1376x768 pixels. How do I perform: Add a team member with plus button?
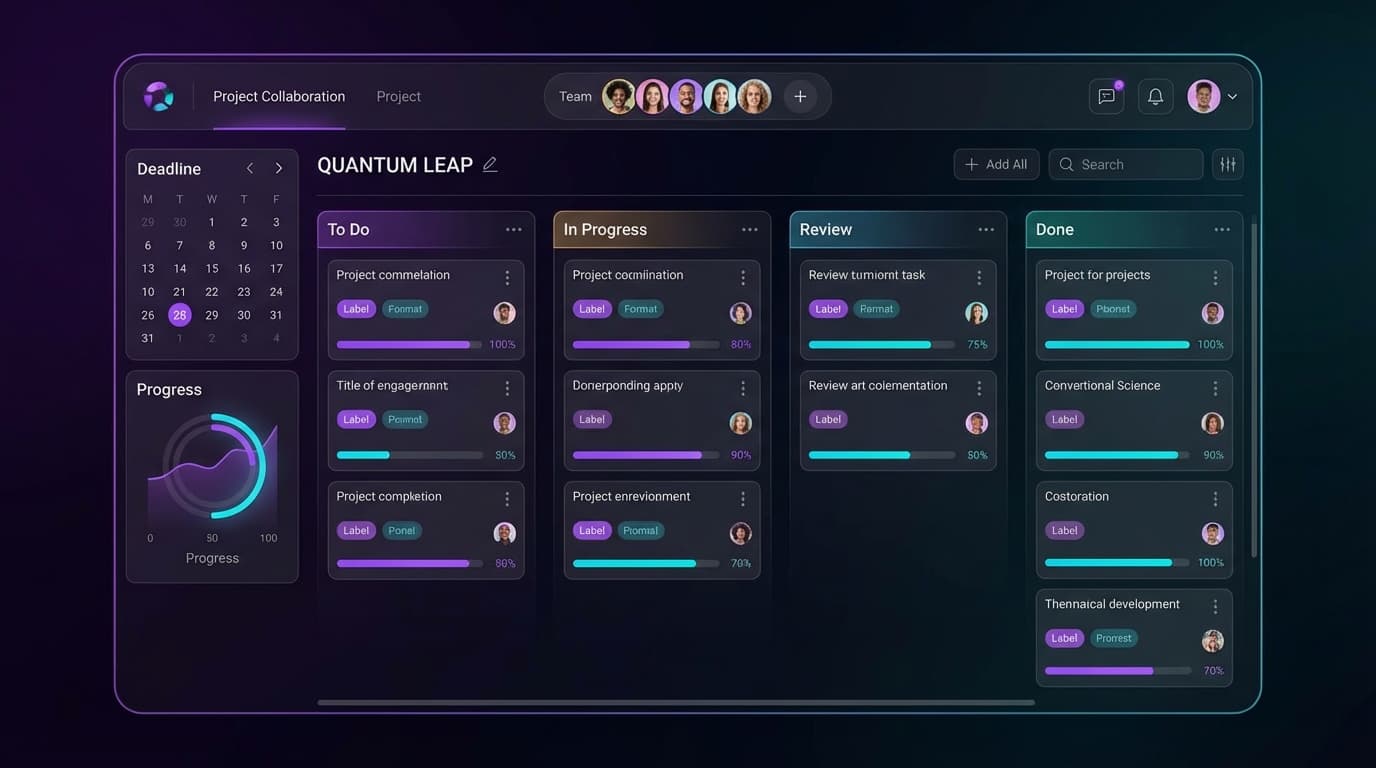[800, 97]
